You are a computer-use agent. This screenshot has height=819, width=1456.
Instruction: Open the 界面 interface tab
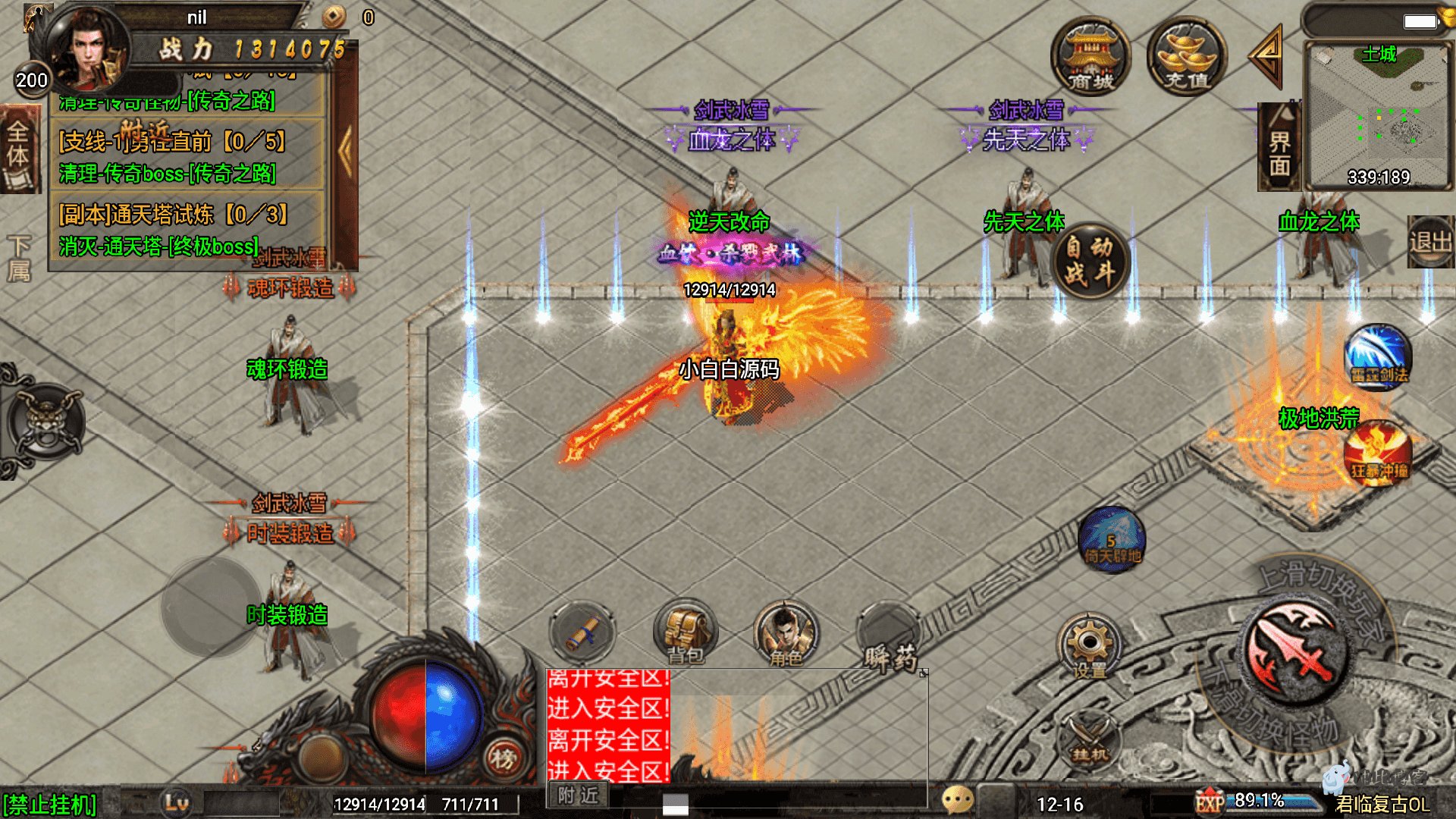(x=1279, y=149)
